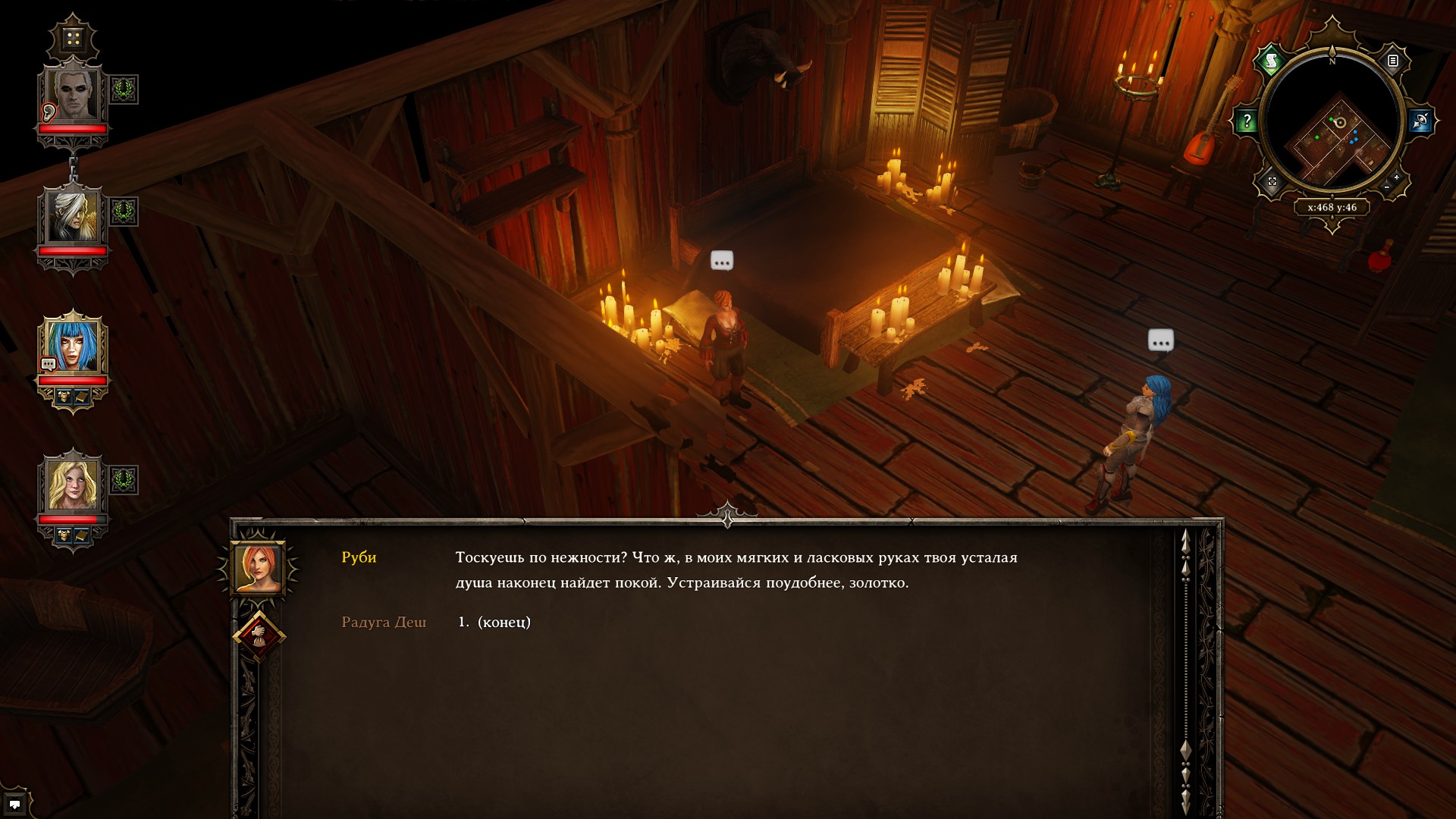
Task: Open the full world map via the expand icon
Action: click(x=1271, y=181)
